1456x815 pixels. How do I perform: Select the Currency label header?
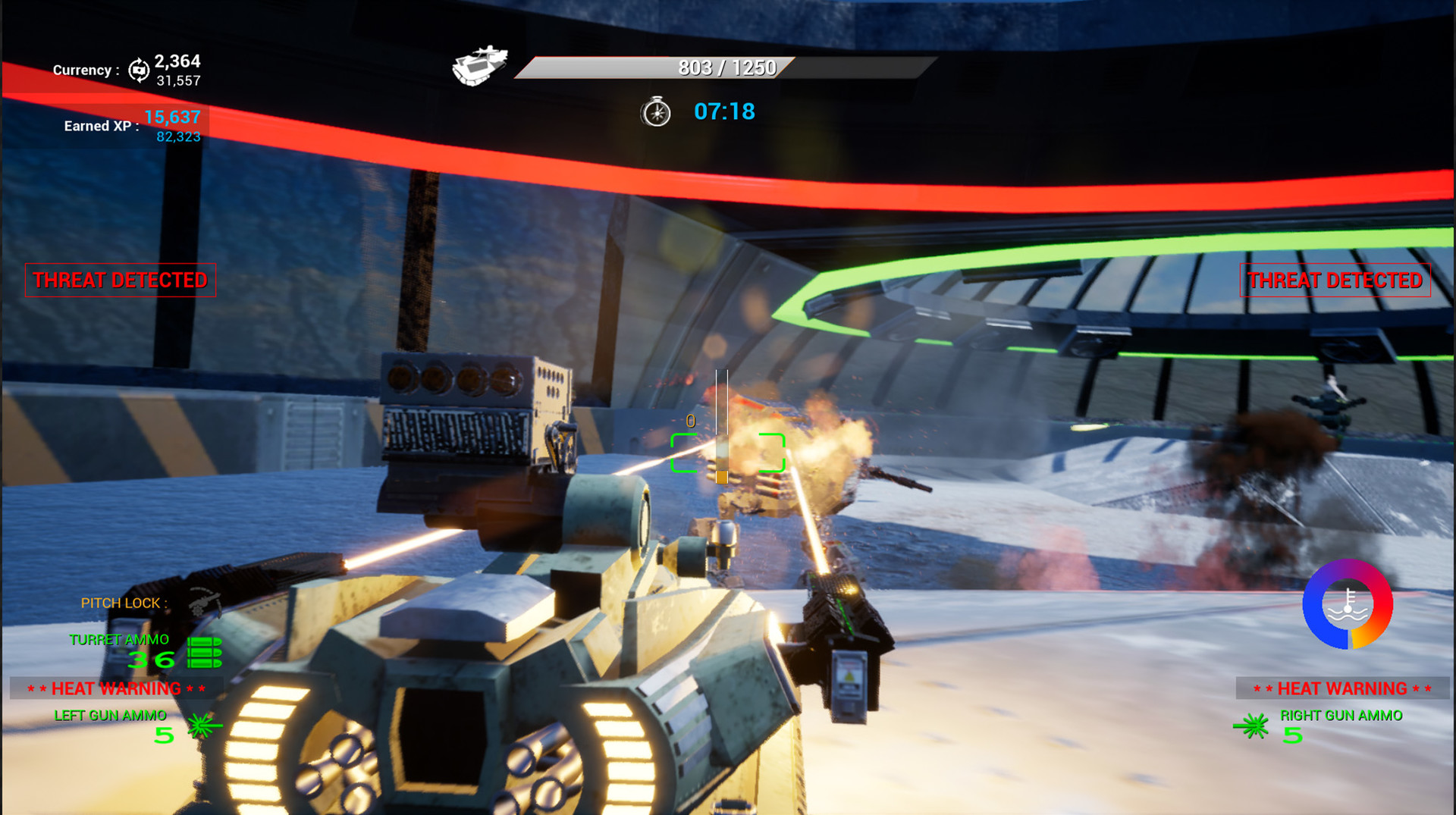(85, 70)
